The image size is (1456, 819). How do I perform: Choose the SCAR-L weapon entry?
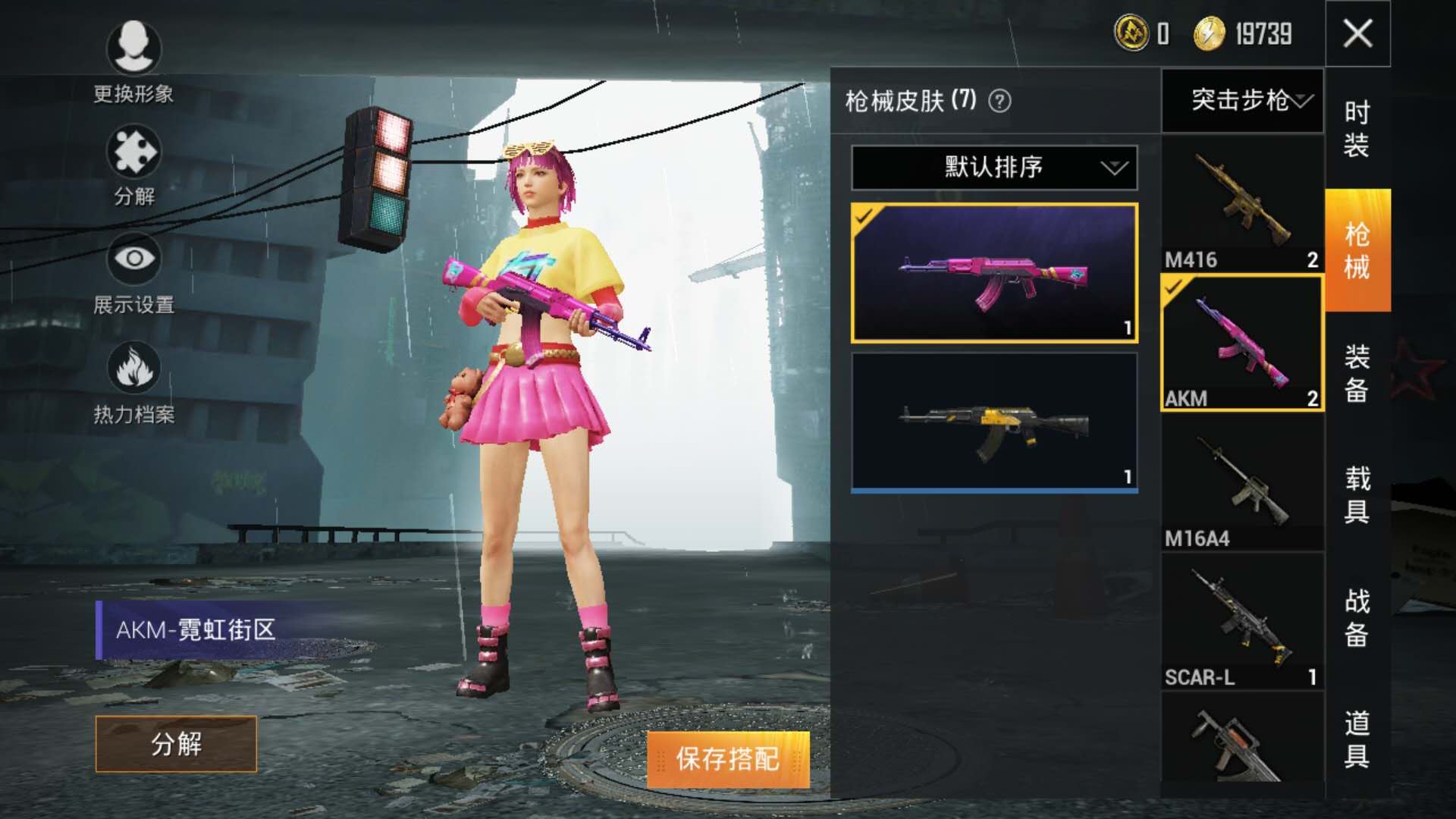1242,622
